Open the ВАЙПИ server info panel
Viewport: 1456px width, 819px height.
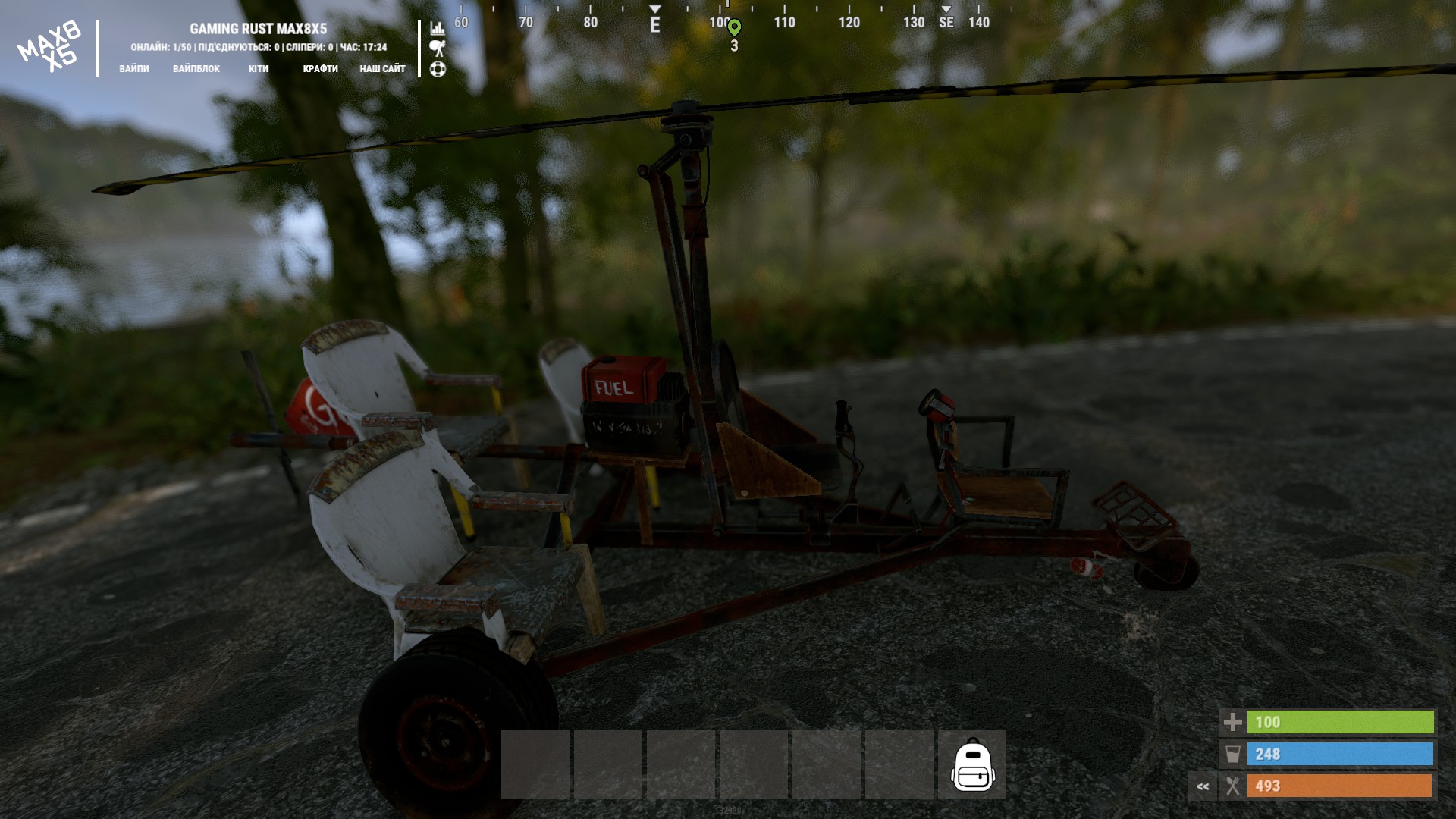tap(134, 68)
